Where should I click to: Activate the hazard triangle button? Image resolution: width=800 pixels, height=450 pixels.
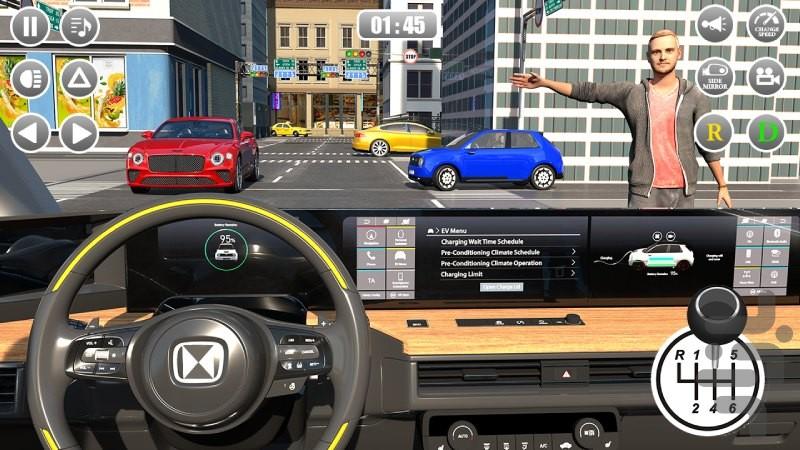(80, 77)
